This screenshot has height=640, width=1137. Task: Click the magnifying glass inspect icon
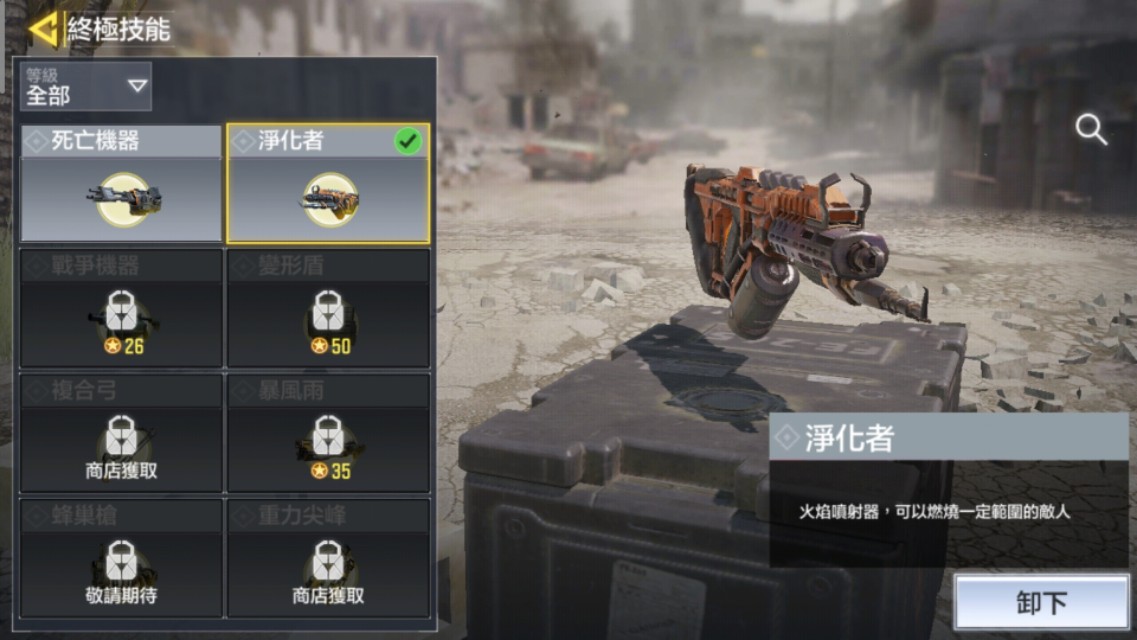click(1090, 129)
